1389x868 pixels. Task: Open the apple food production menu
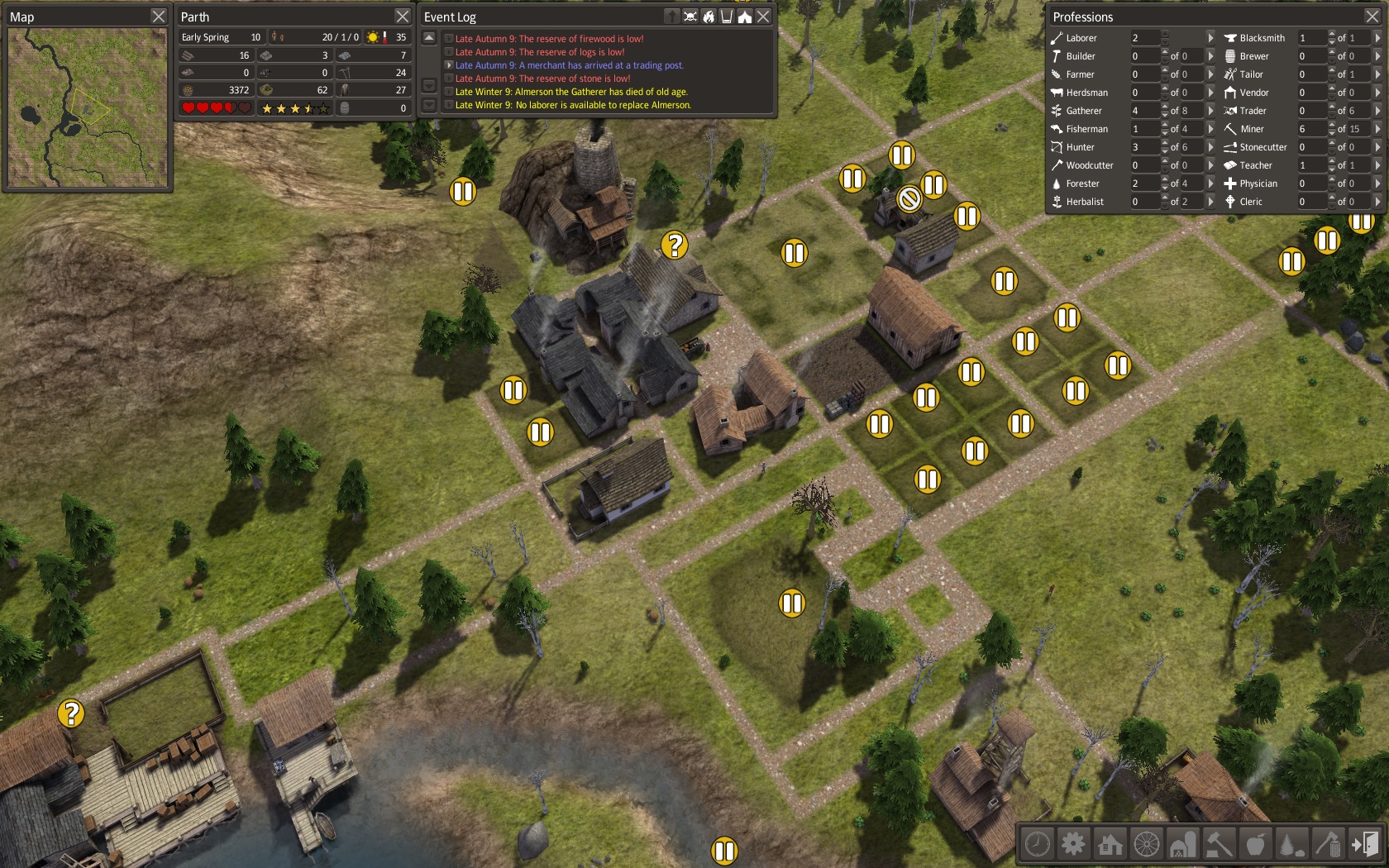pyautogui.click(x=1255, y=844)
